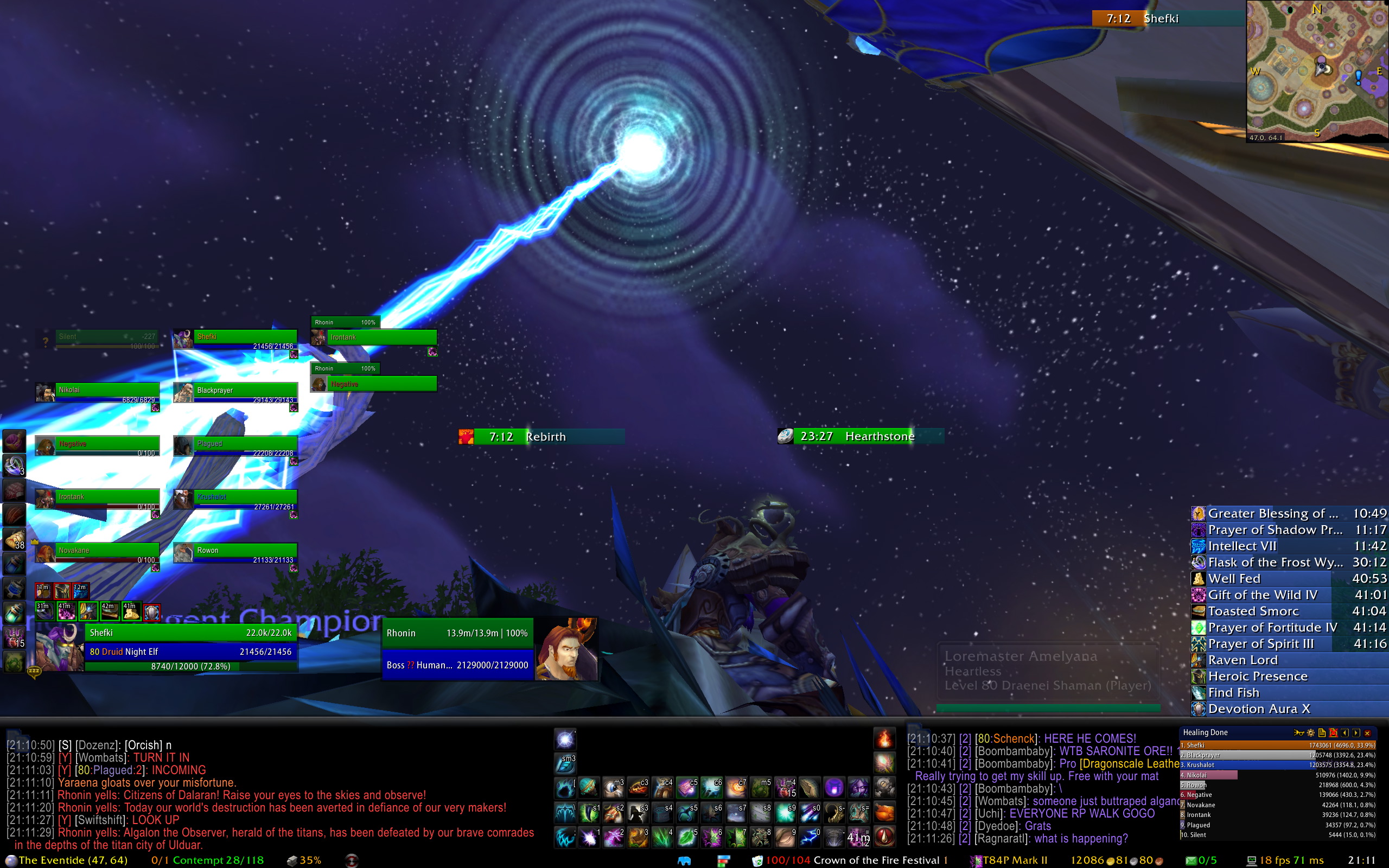Cast the fire flame ability icon

[x=884, y=739]
